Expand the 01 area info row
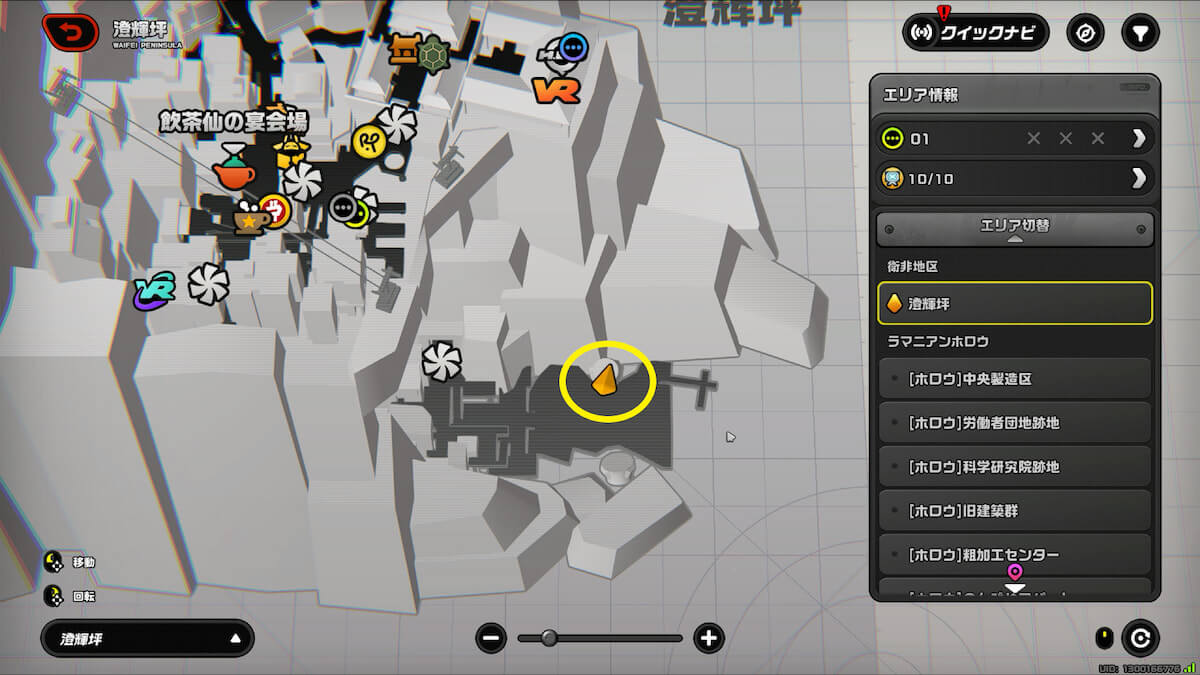 click(1138, 138)
